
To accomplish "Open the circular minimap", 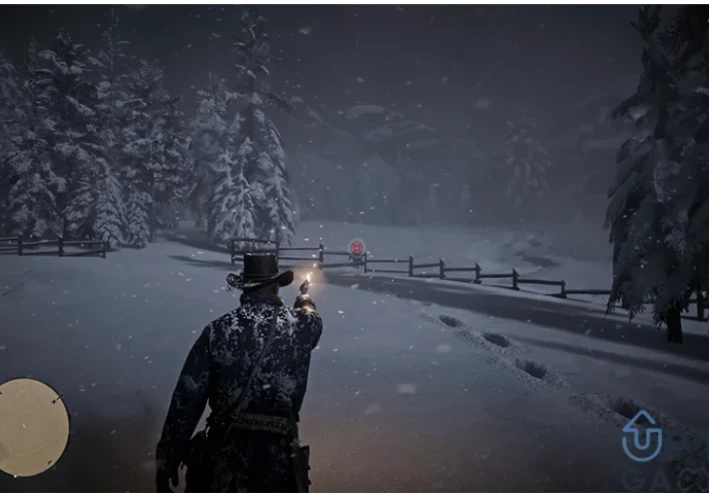I will [x=33, y=427].
